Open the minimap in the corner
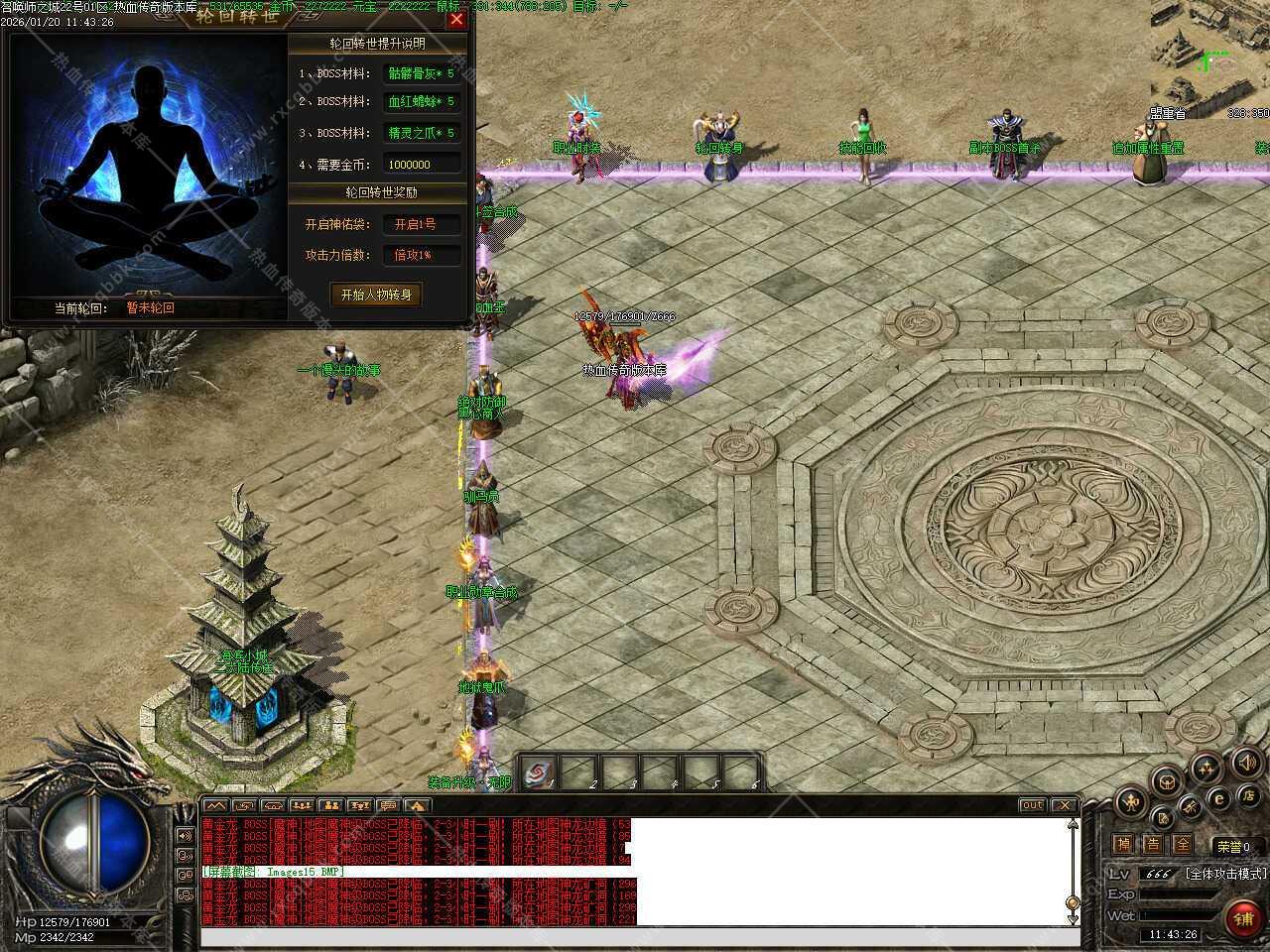 tap(1210, 55)
